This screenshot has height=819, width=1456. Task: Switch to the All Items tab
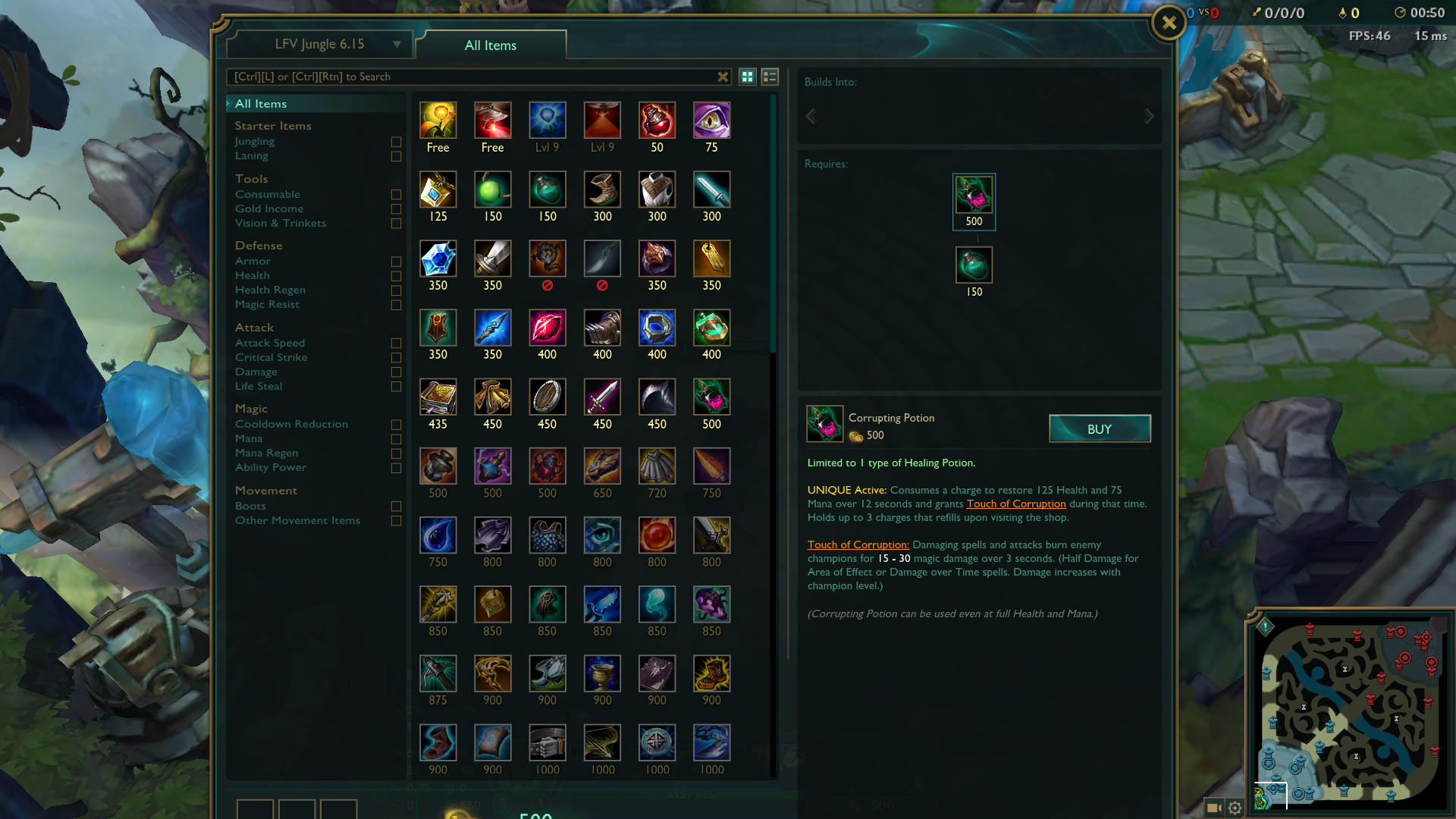(489, 45)
